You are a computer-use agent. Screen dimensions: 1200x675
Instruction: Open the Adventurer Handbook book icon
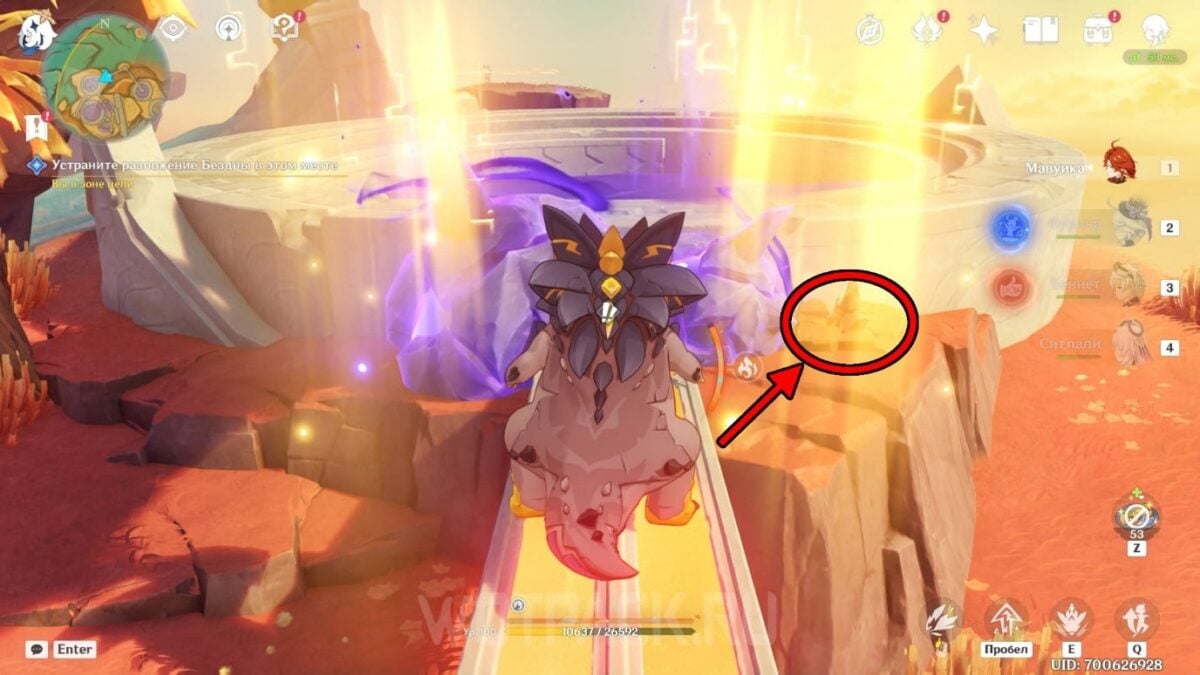1040,30
